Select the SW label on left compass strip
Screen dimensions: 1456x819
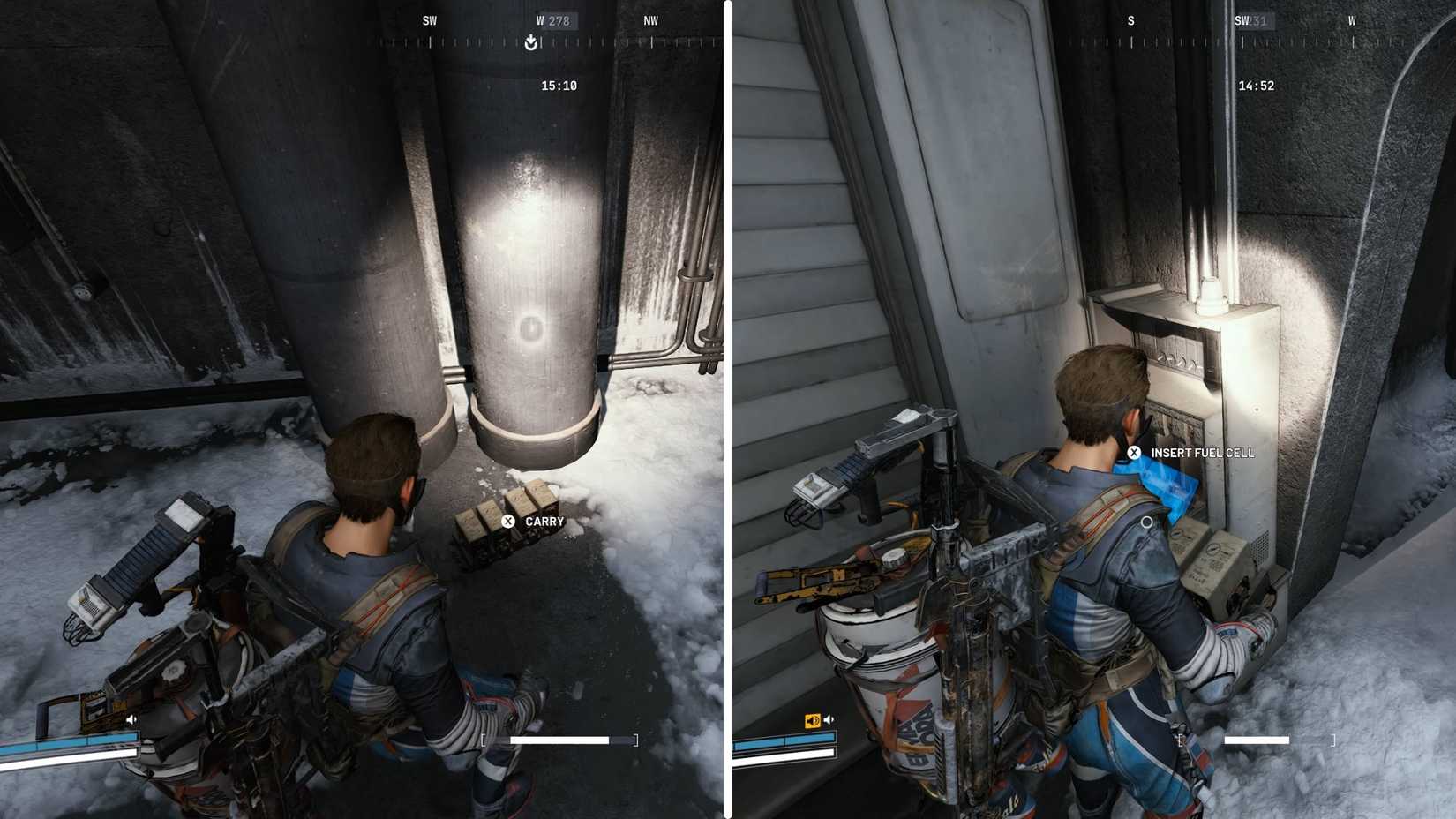(430, 20)
